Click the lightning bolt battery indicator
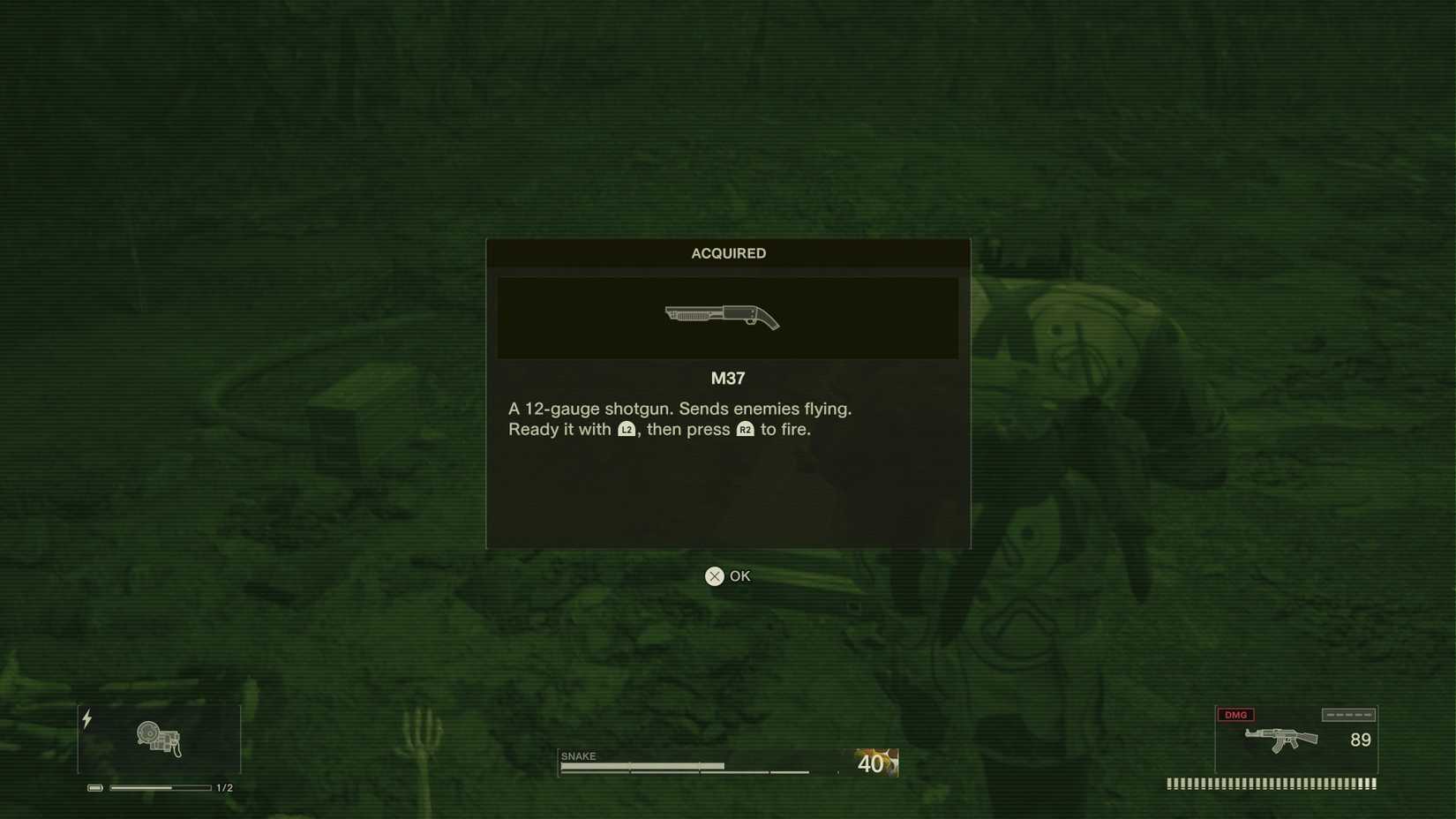Screen dimensions: 1456x819 [86, 718]
